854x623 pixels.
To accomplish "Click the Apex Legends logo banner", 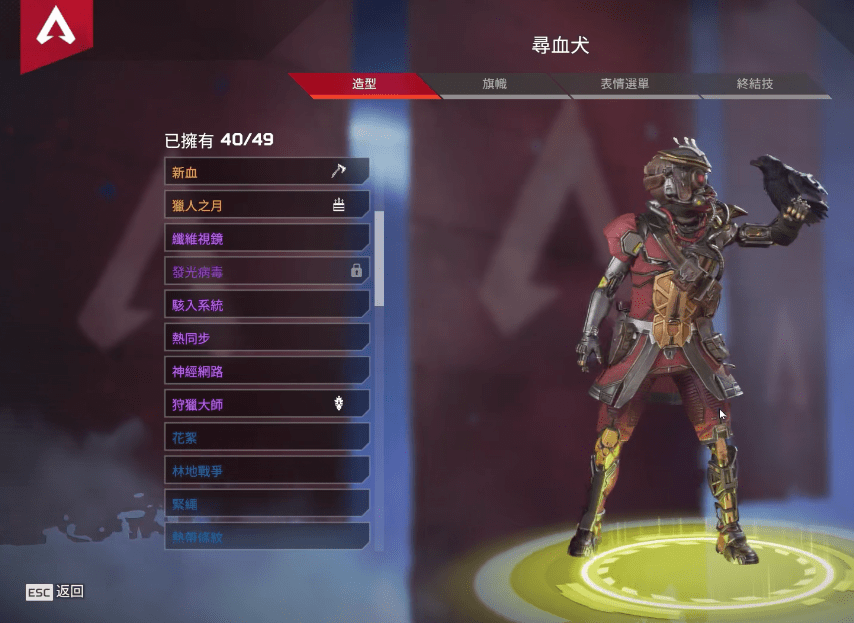I will point(55,32).
